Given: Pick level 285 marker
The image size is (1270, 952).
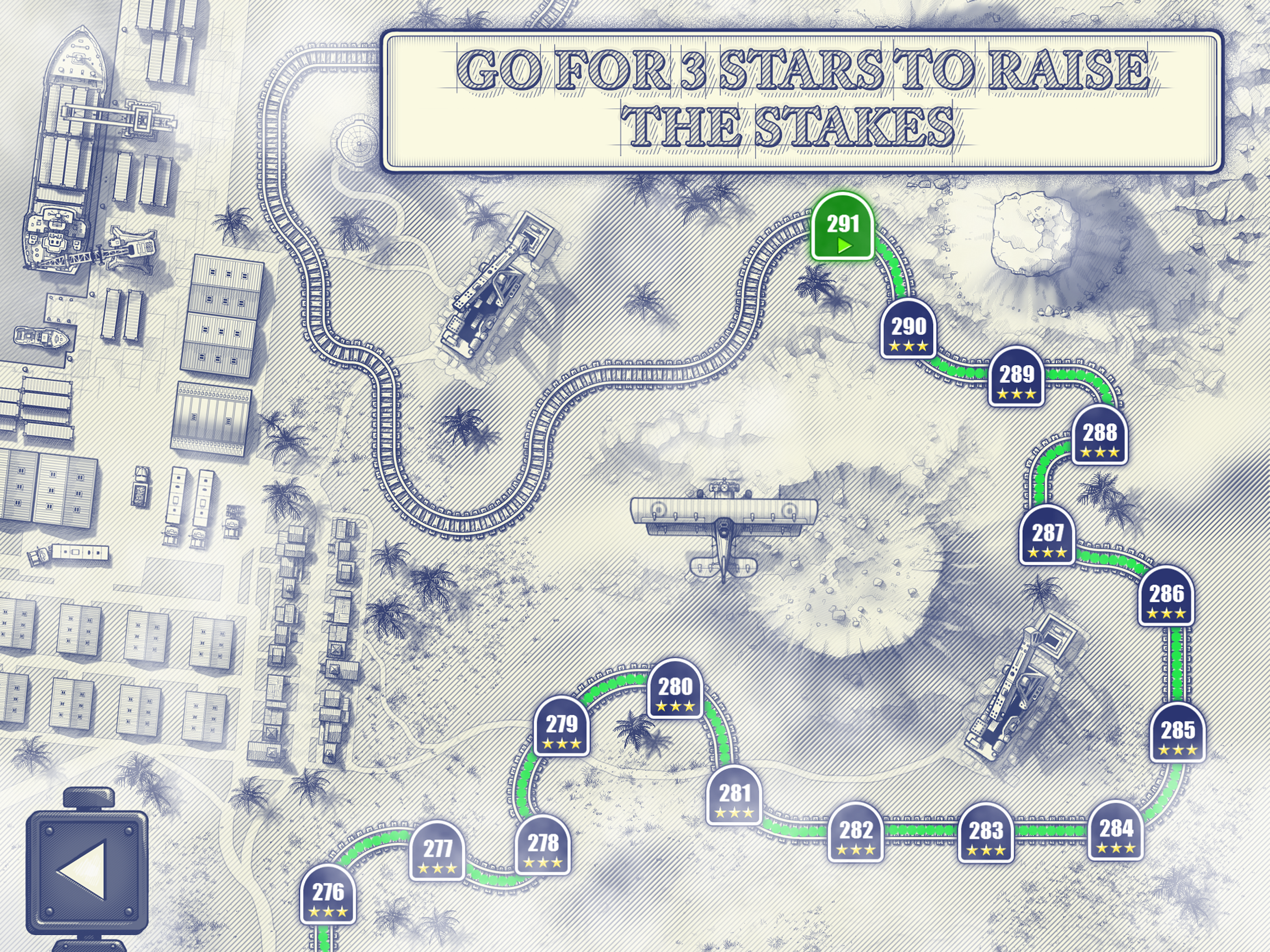Looking at the screenshot, I should pos(1177,734).
